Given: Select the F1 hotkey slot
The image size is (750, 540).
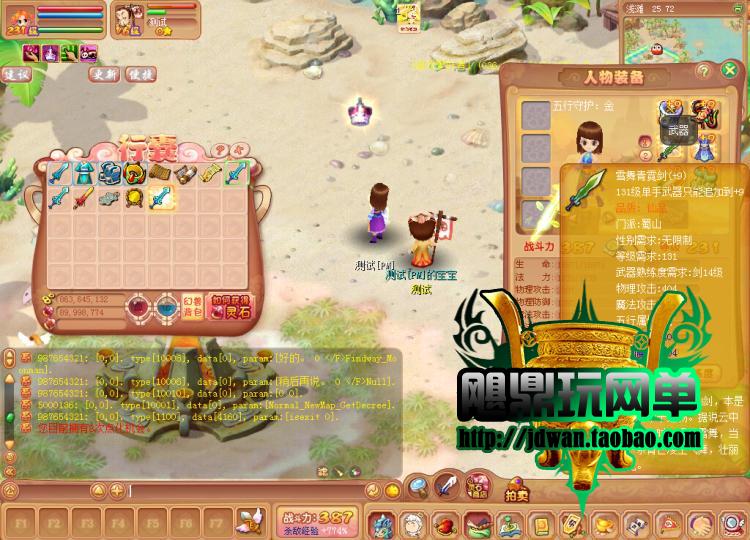Looking at the screenshot, I should (23, 522).
